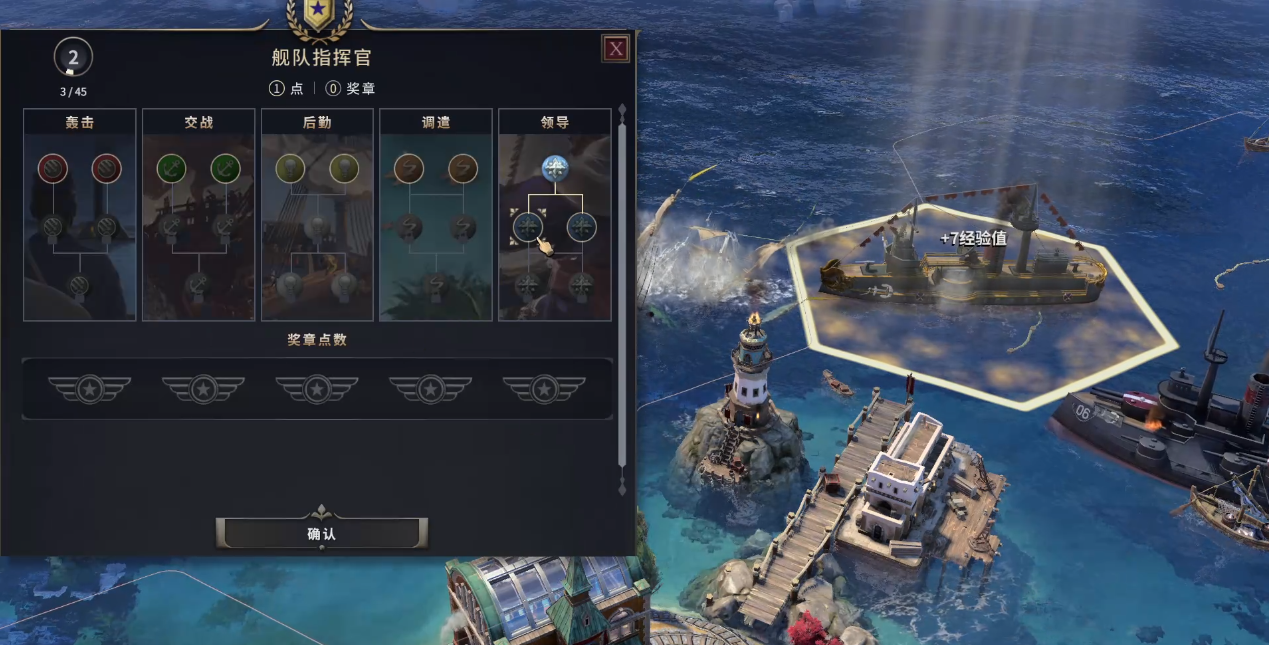
Task: Choose the bracketed 领导 promotion under the cursor
Action: (x=528, y=227)
